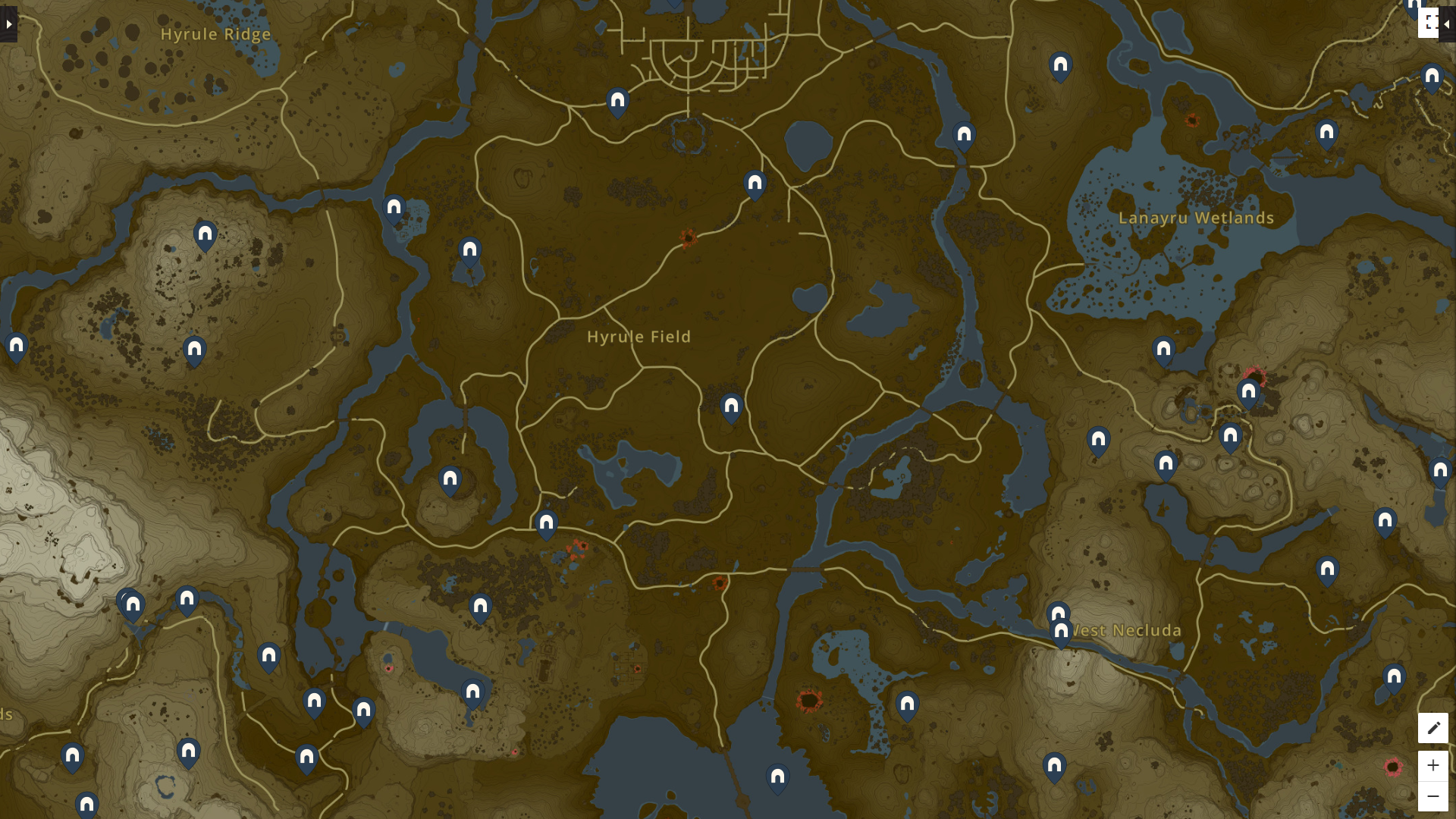Click the Lanayru Wetlands region label

point(1198,218)
